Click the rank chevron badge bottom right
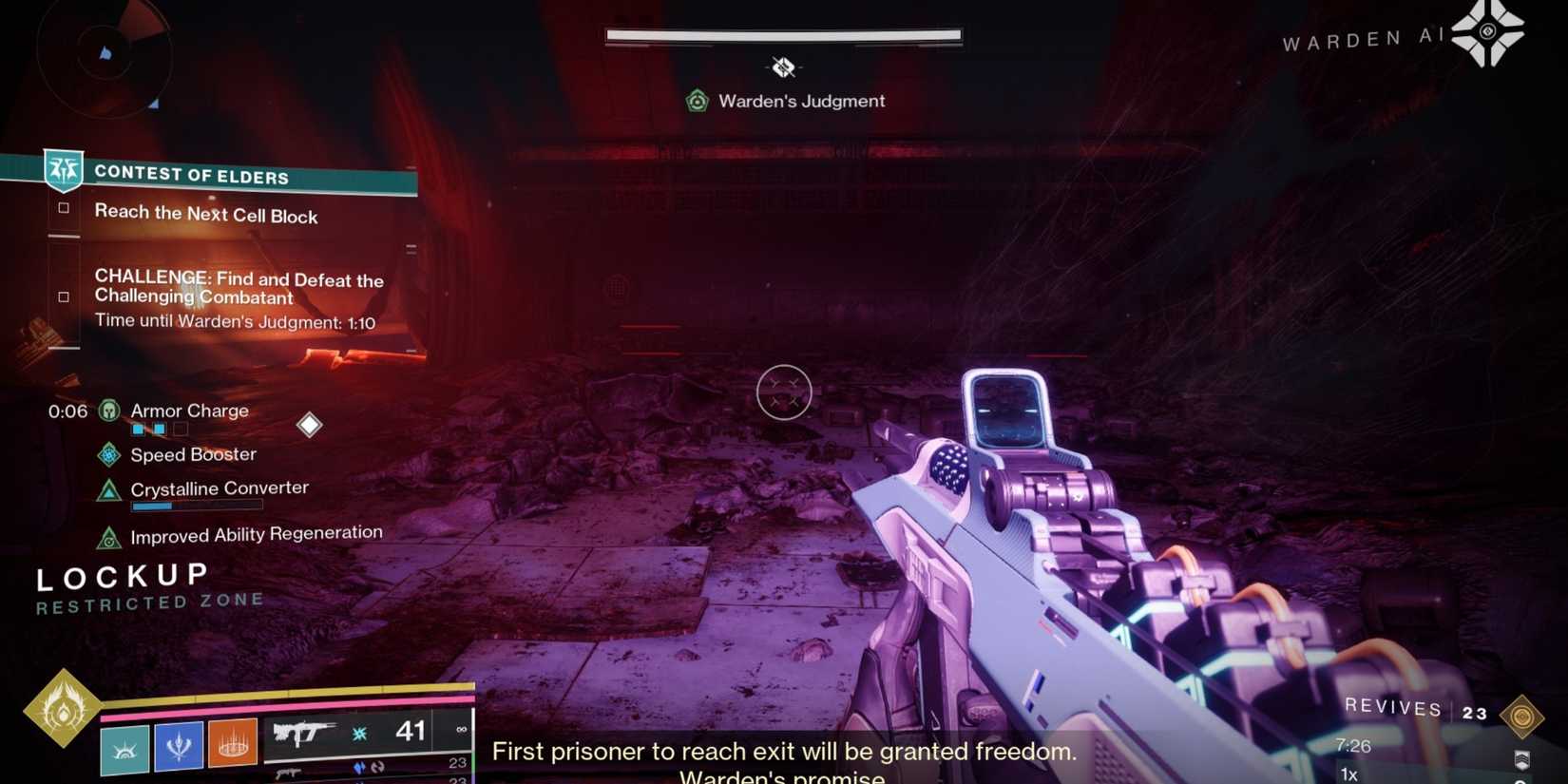 [1522, 760]
